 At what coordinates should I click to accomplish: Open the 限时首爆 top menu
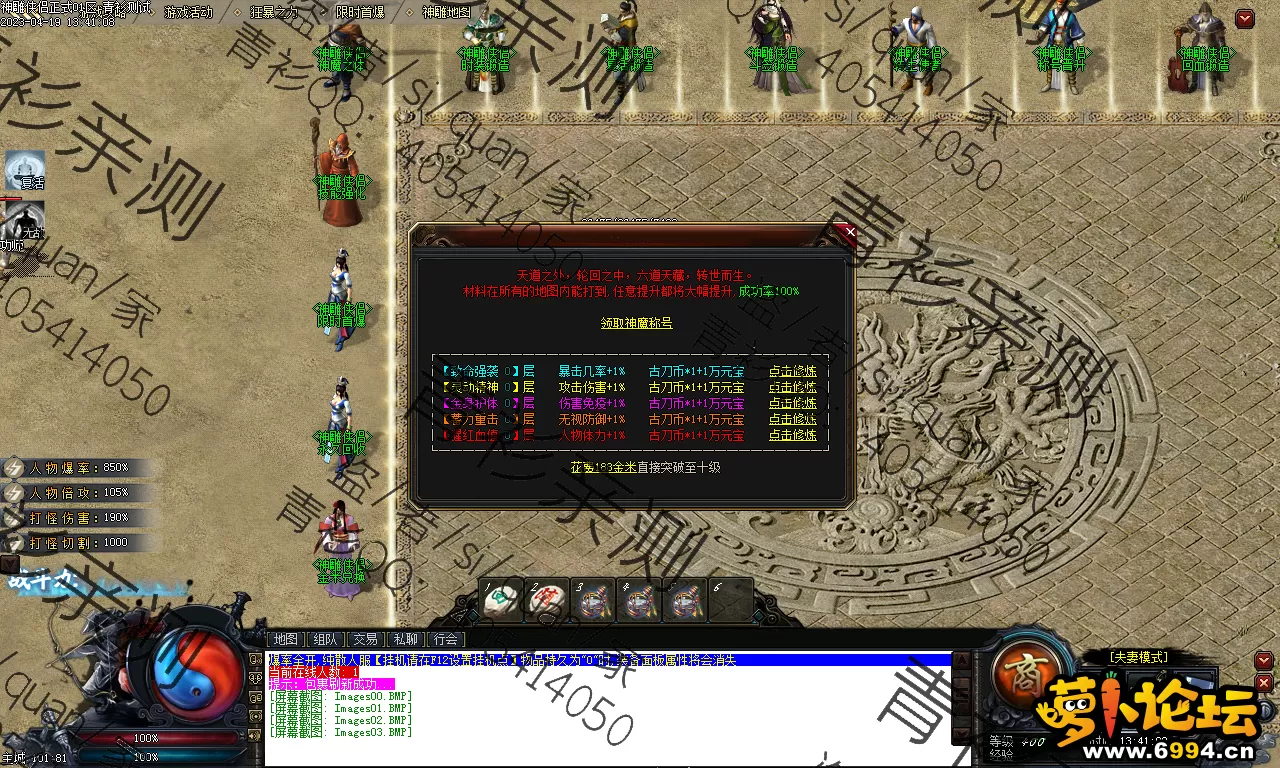point(360,12)
